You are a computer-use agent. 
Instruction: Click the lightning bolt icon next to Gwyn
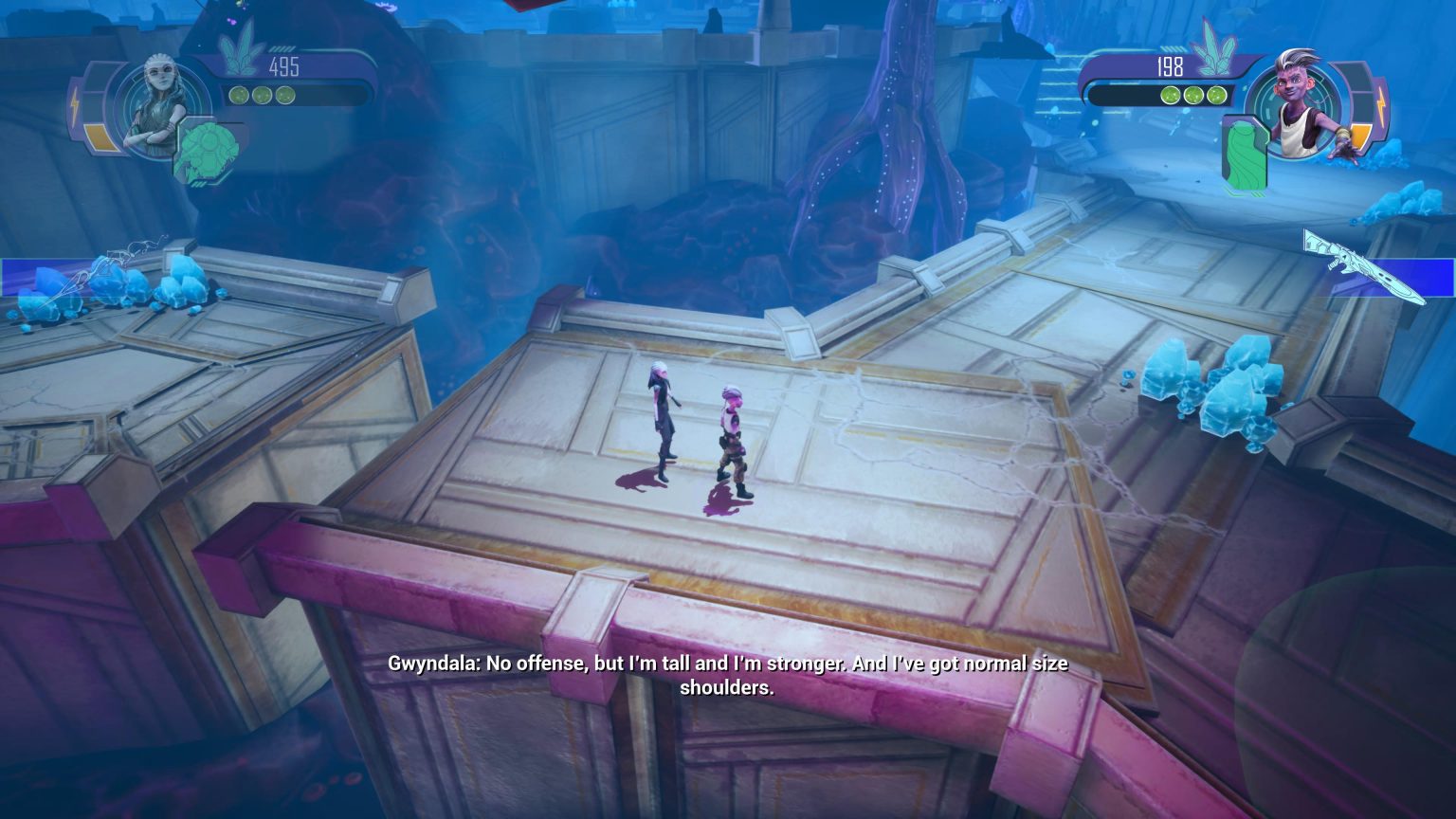click(x=75, y=104)
